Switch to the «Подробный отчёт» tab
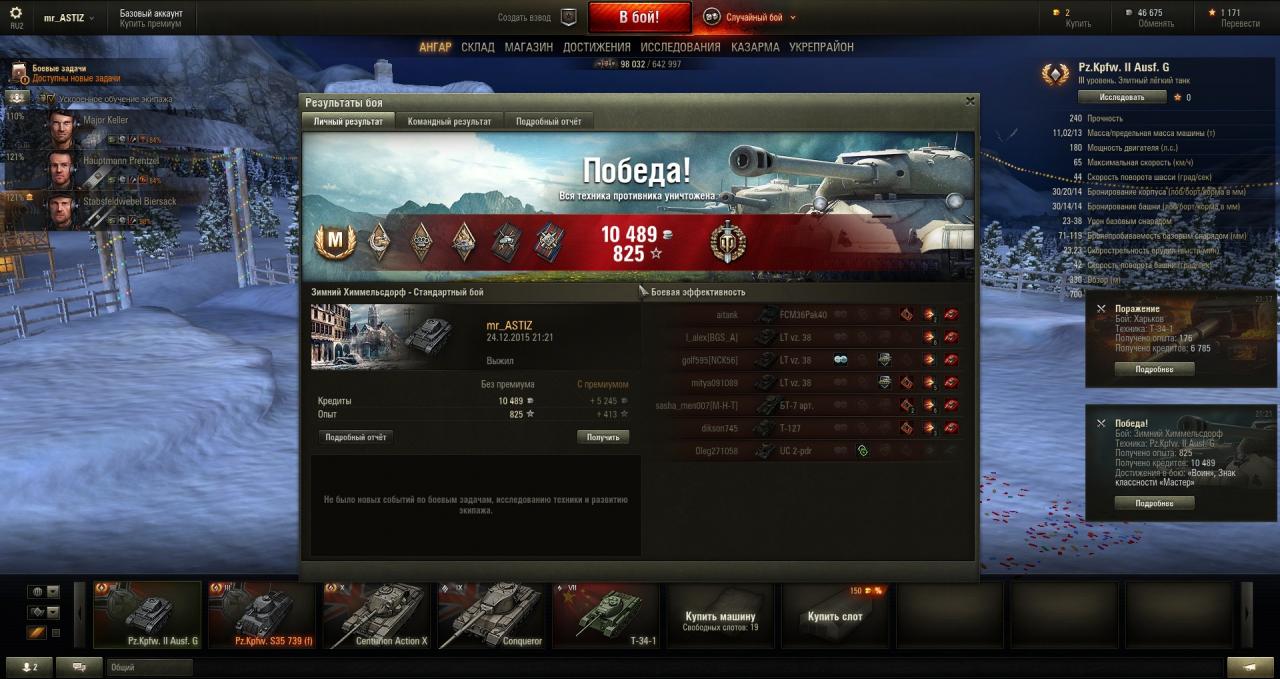This screenshot has height=679, width=1280. click(548, 121)
